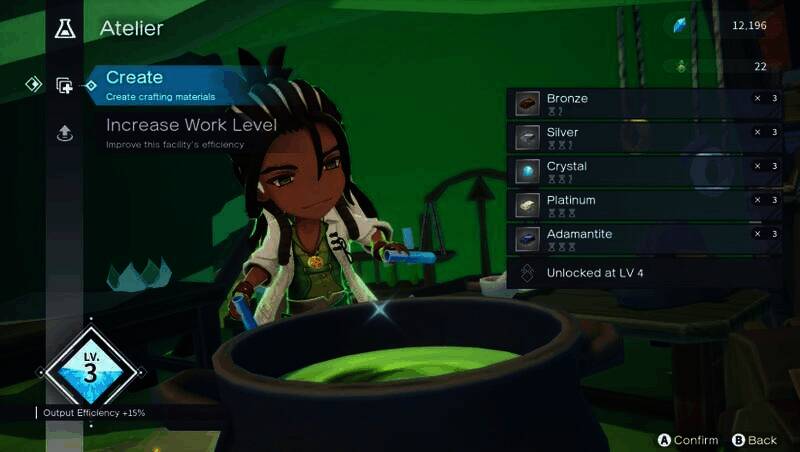The height and width of the screenshot is (452, 800).
Task: Switch to the create tab icon with plus
Action: 65,86
